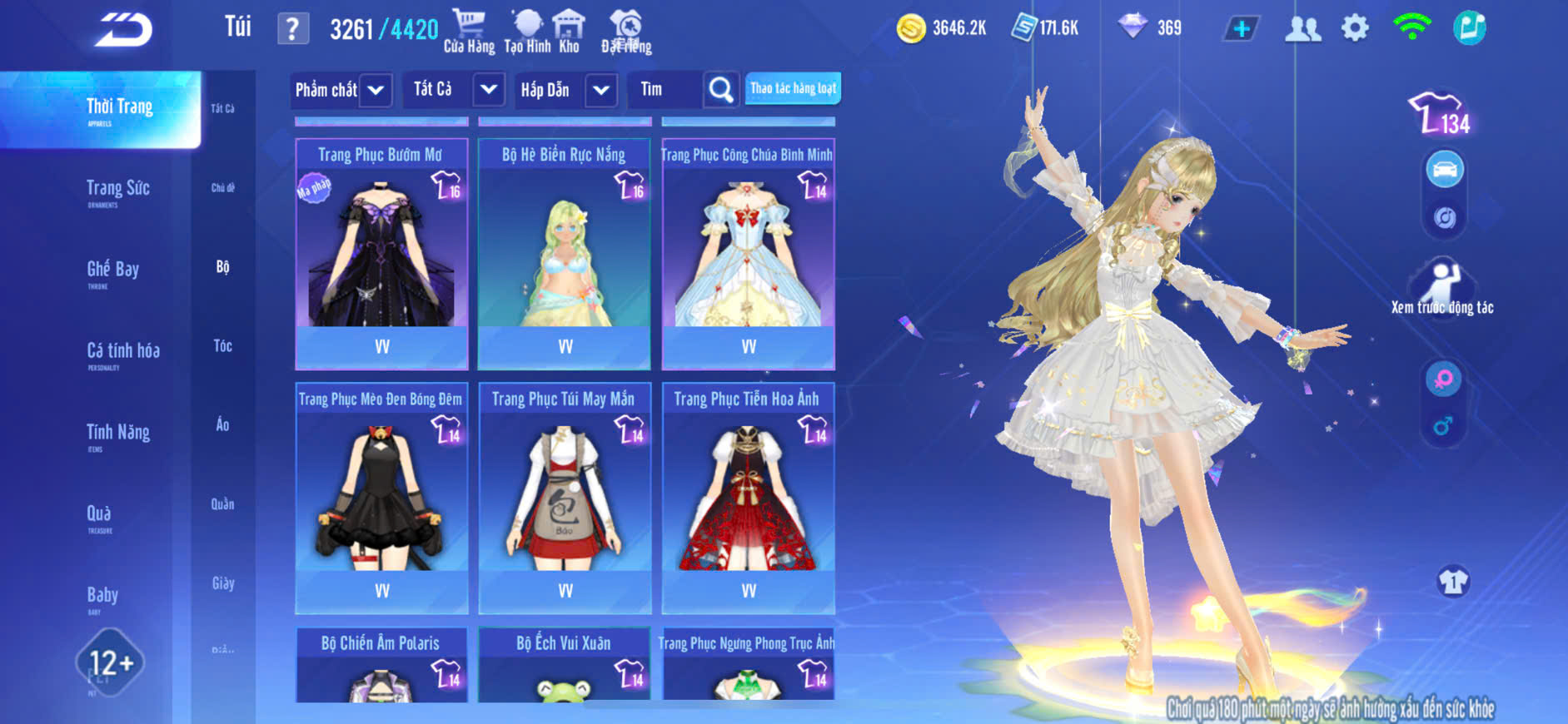Select the Tóc subcategory
Image resolution: width=1568 pixels, height=724 pixels.
[x=222, y=345]
